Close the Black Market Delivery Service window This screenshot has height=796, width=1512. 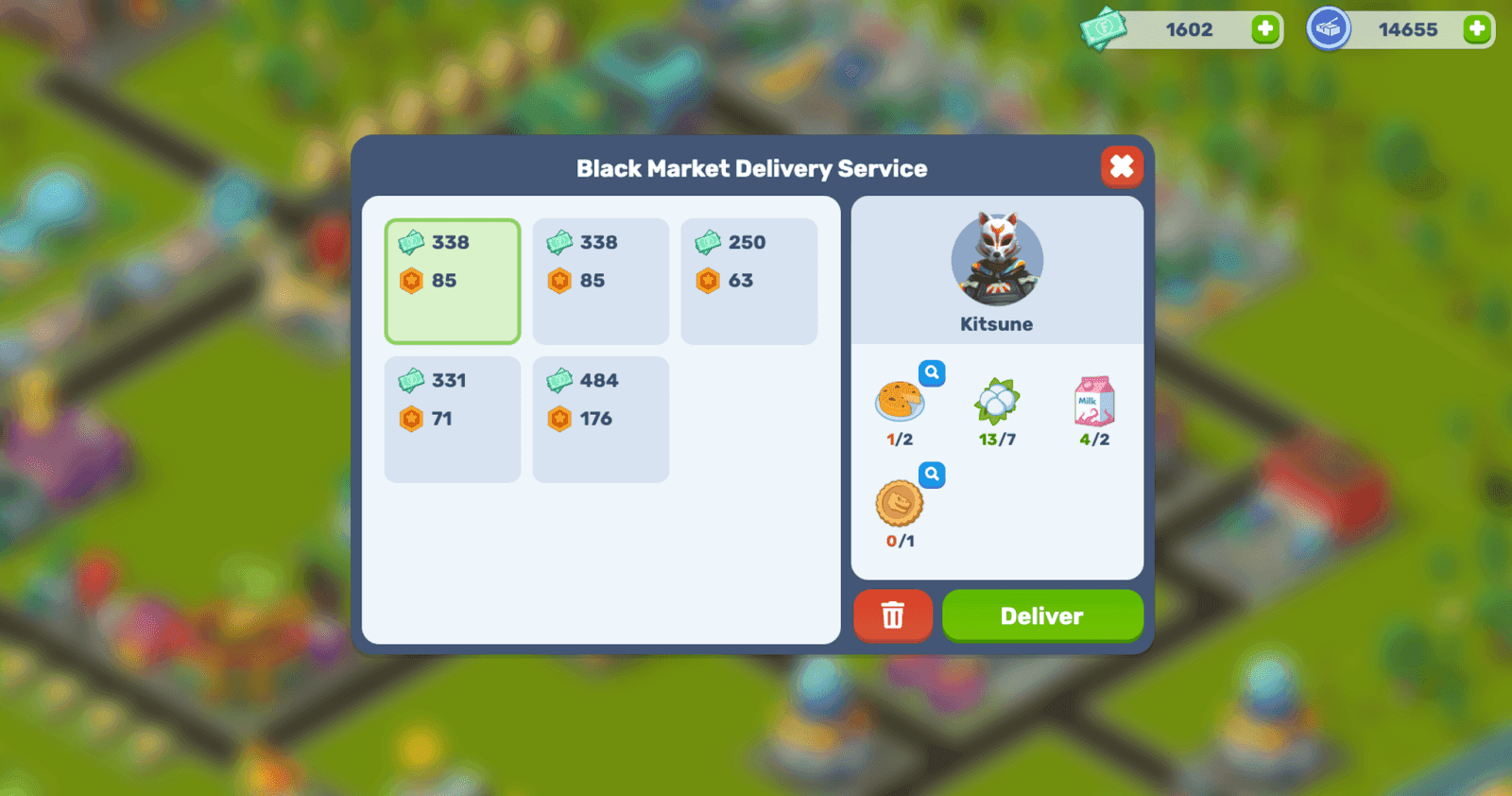tap(1122, 166)
